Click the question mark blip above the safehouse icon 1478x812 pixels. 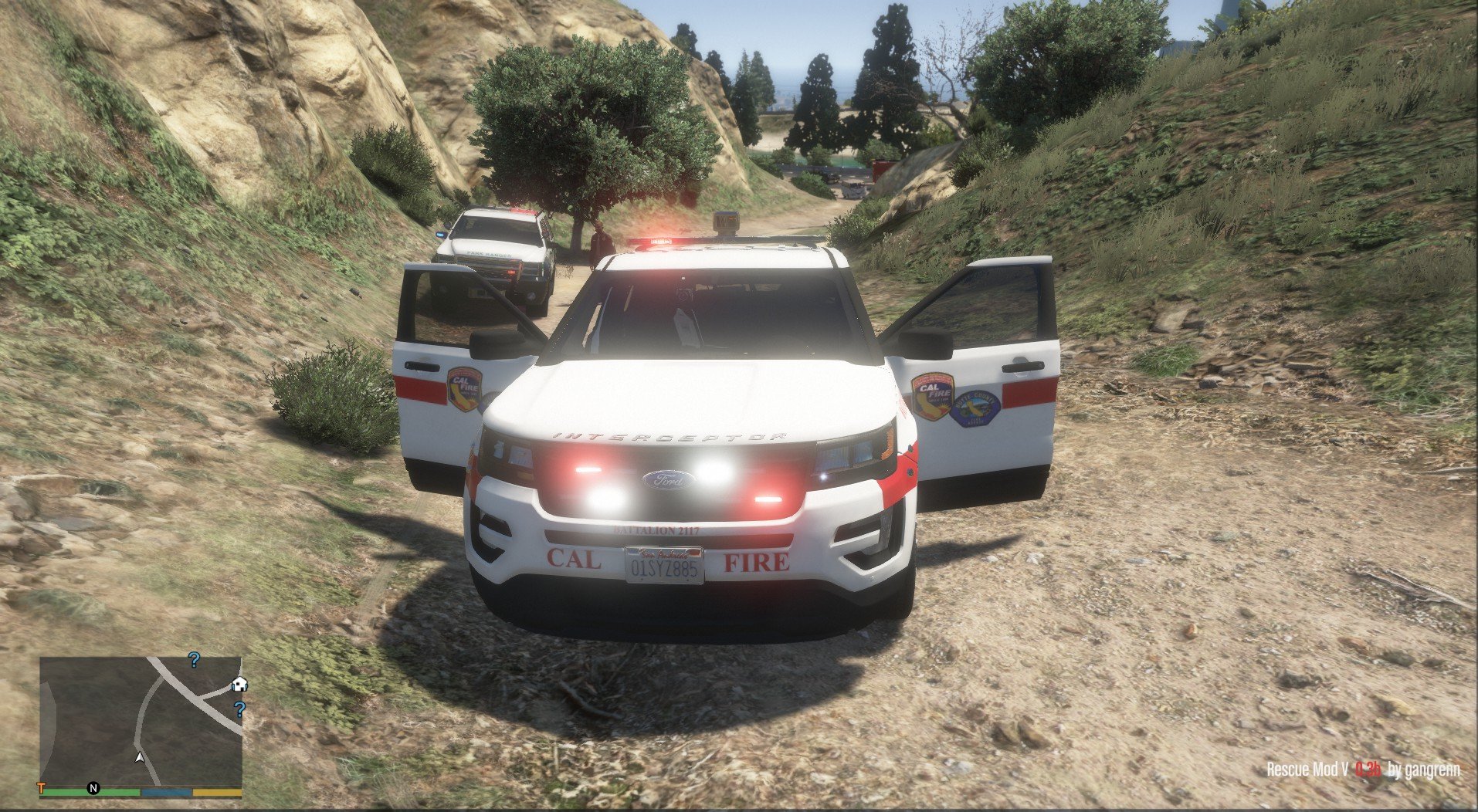pos(195,659)
